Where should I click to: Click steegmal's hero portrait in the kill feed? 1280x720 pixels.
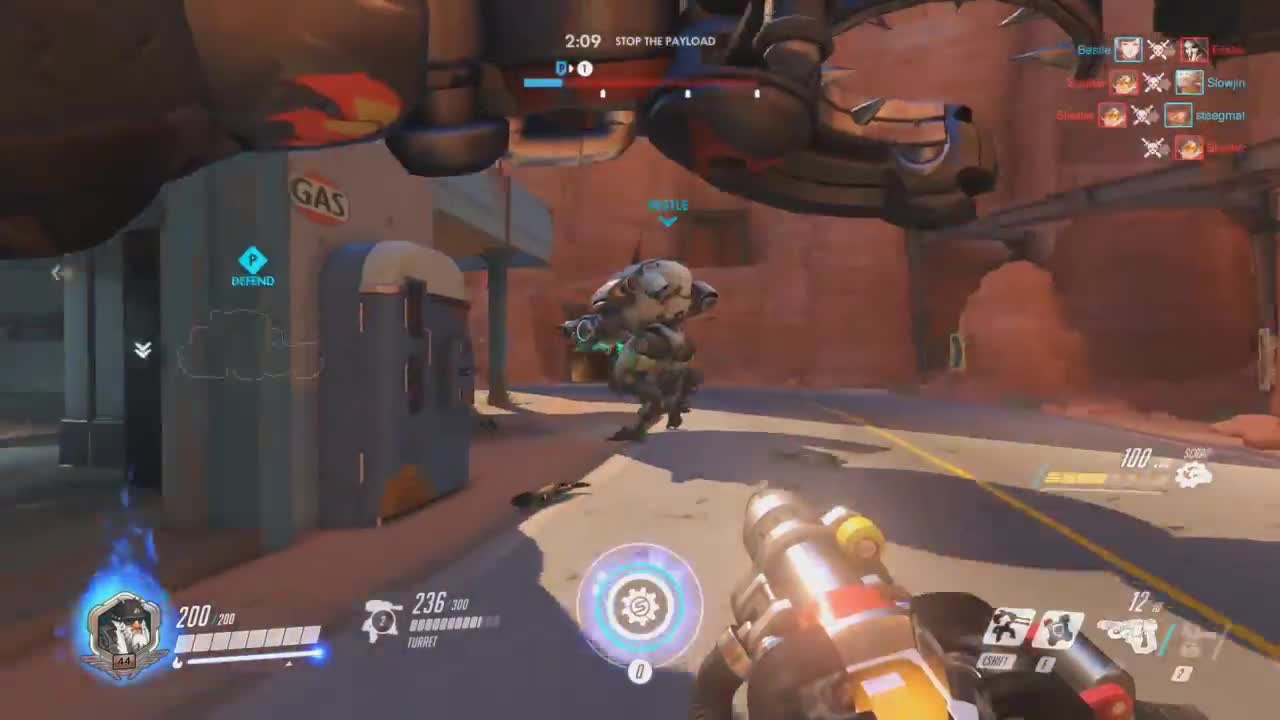[x=1178, y=116]
